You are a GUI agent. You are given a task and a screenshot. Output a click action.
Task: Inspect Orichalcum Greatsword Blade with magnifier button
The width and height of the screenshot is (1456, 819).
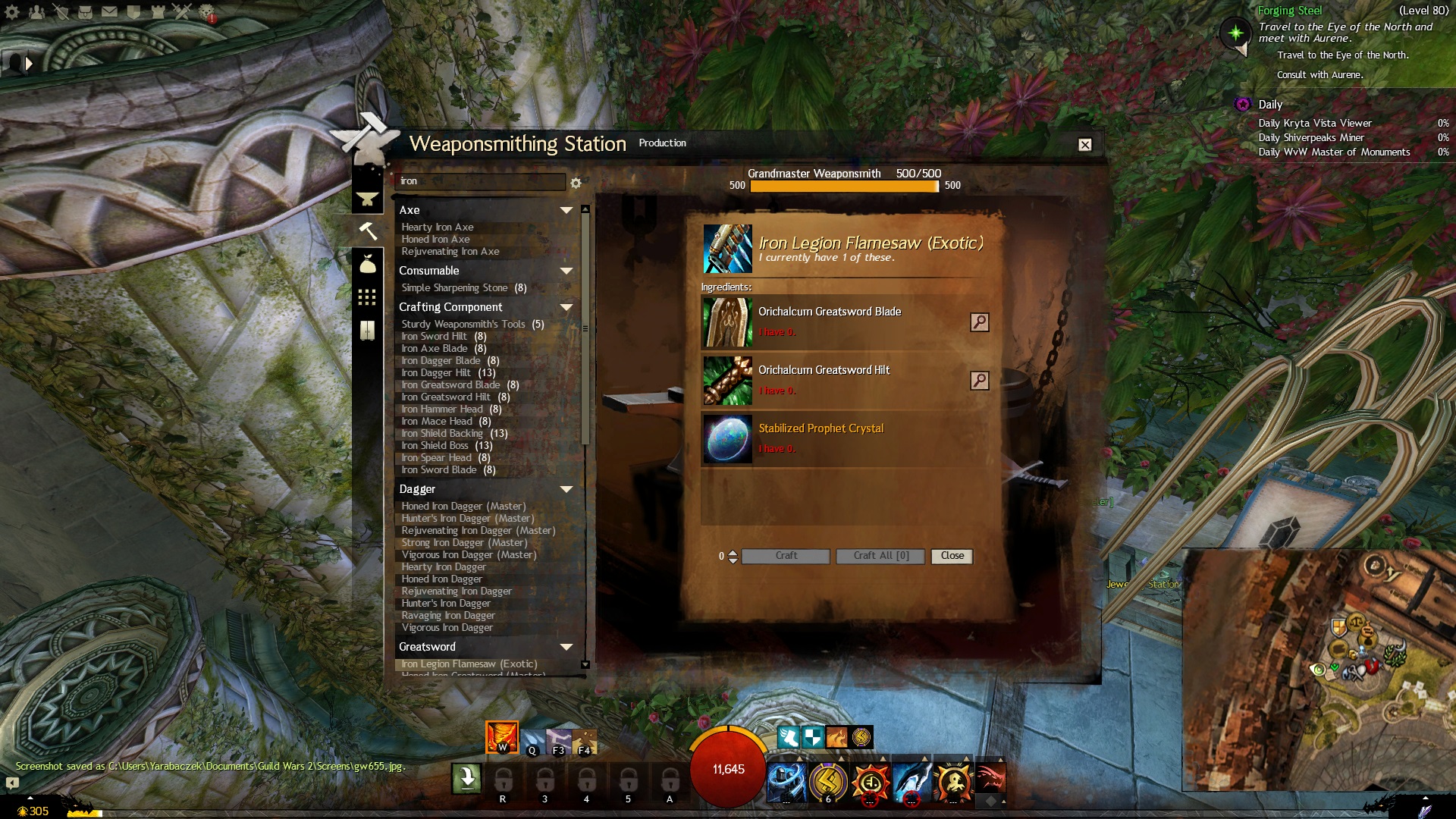tap(979, 322)
